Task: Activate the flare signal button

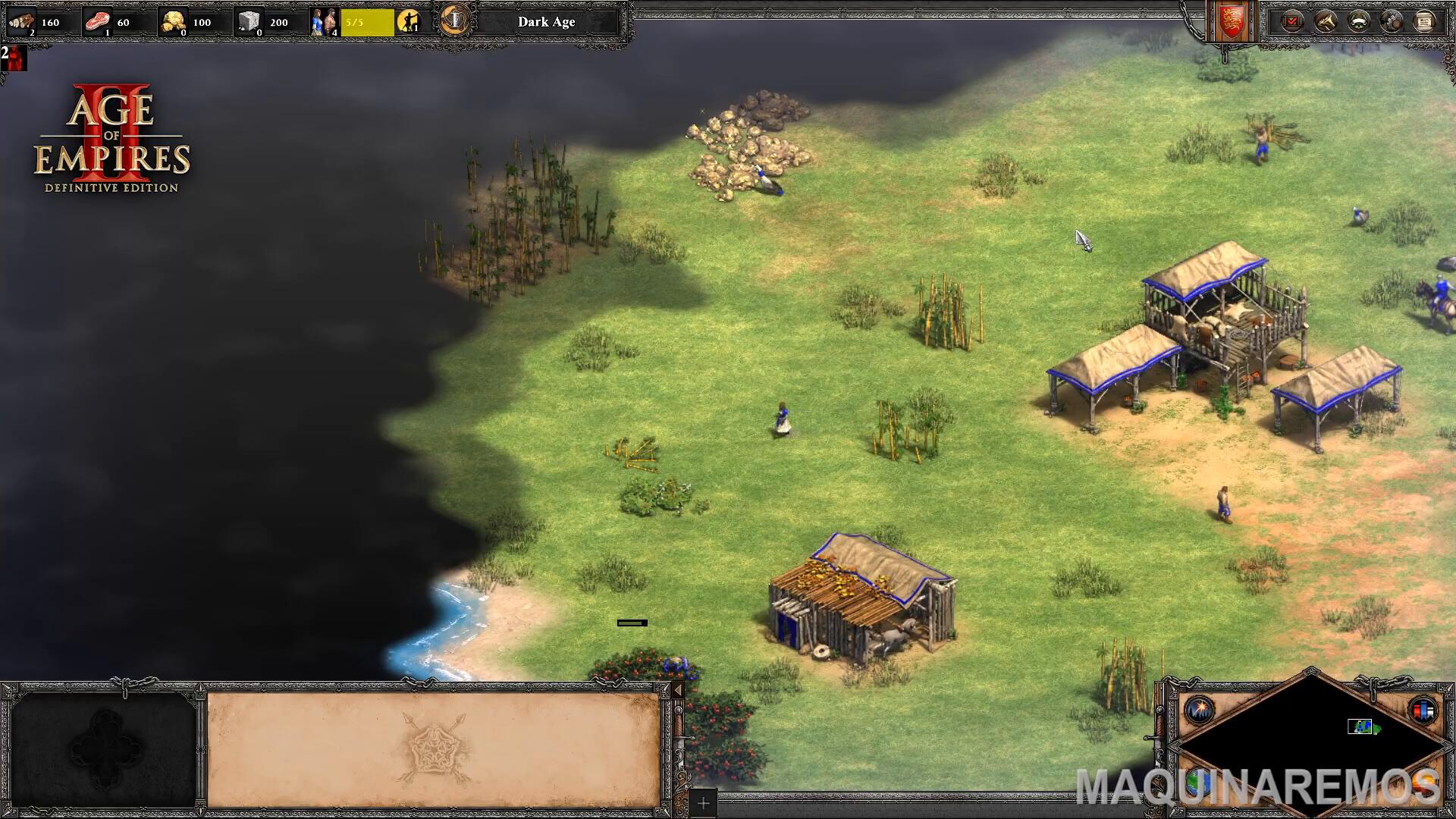Action: point(1200,710)
